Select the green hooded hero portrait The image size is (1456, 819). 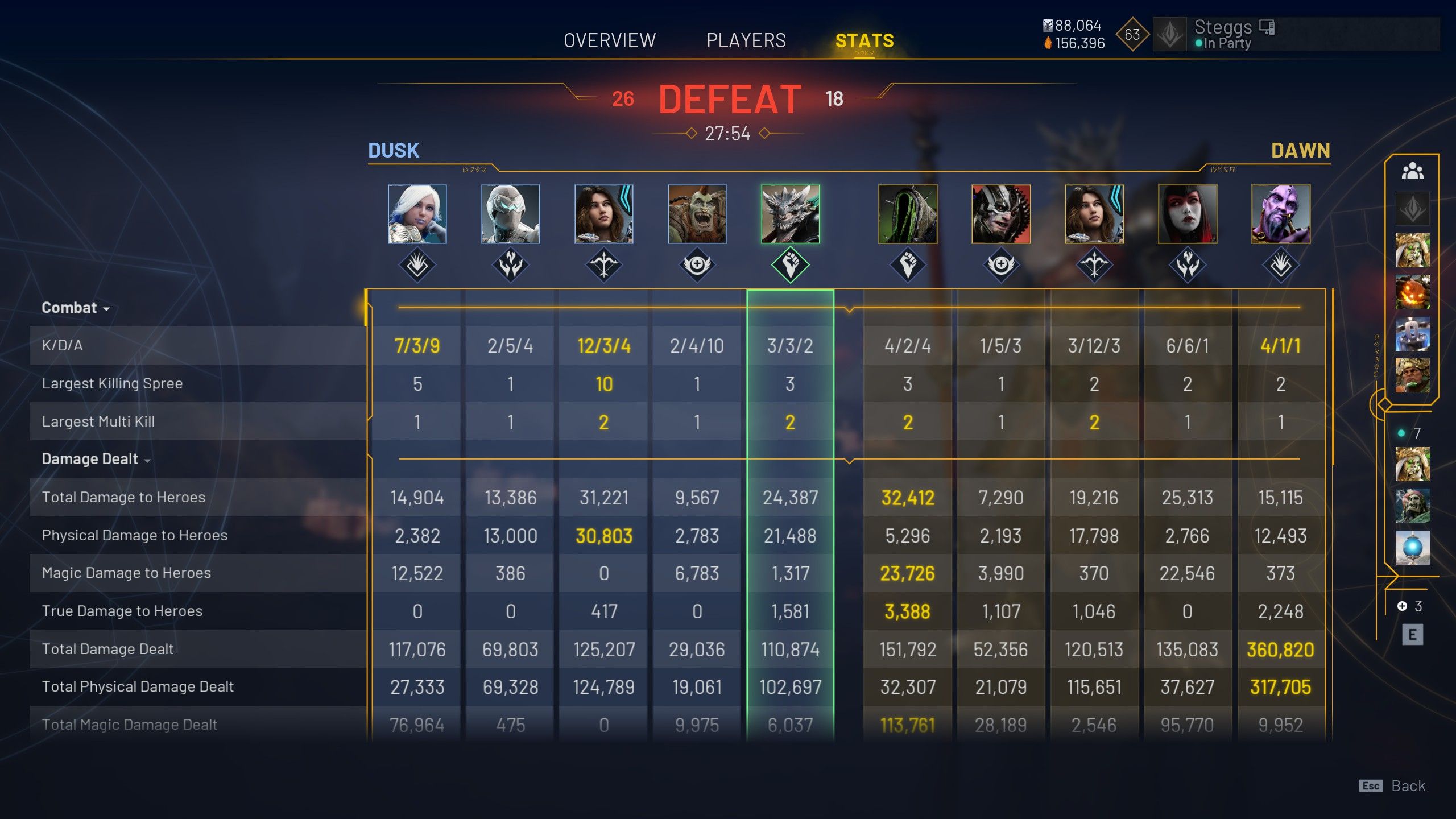click(x=908, y=214)
